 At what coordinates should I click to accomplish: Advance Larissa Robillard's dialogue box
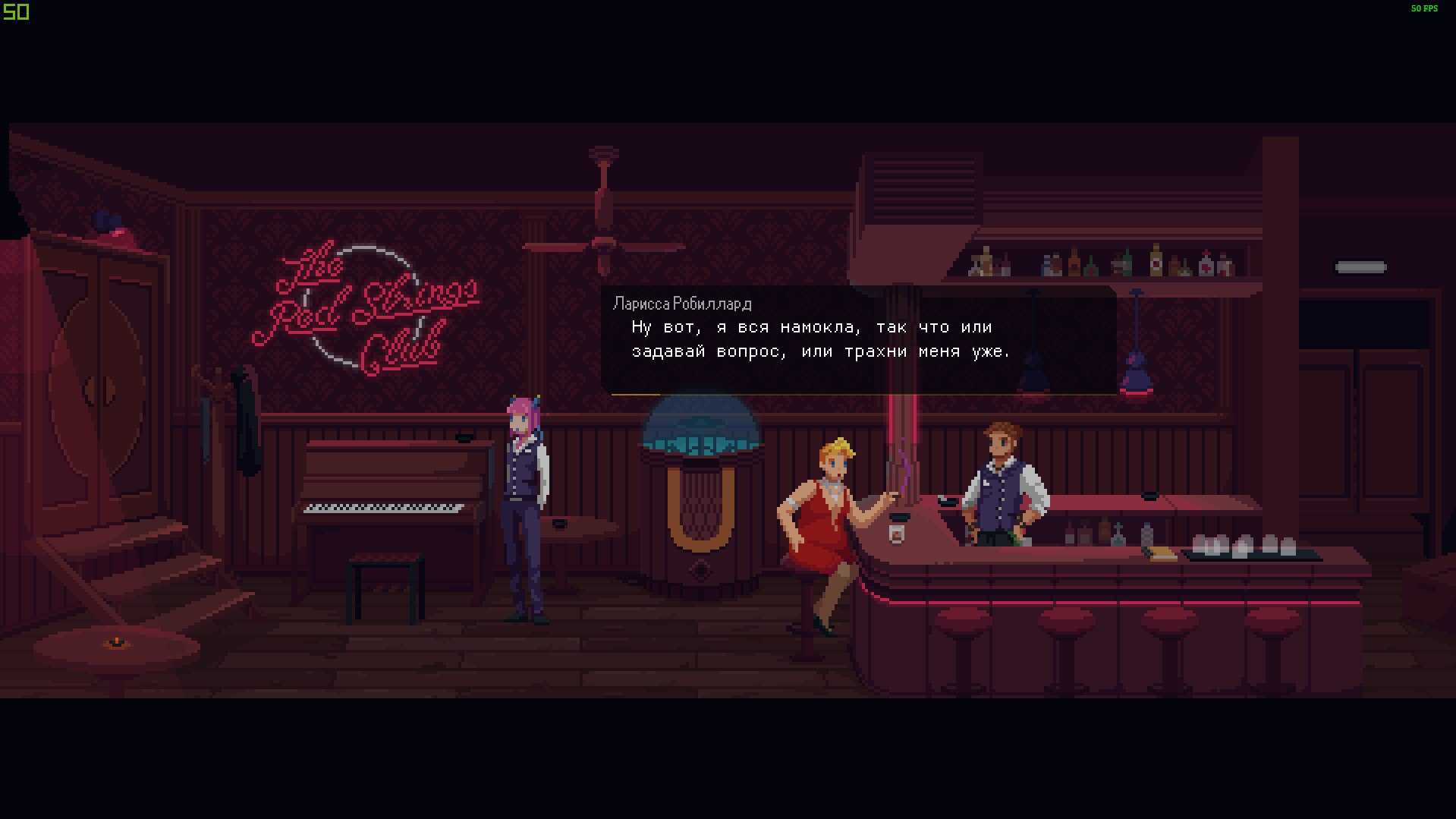[858, 341]
